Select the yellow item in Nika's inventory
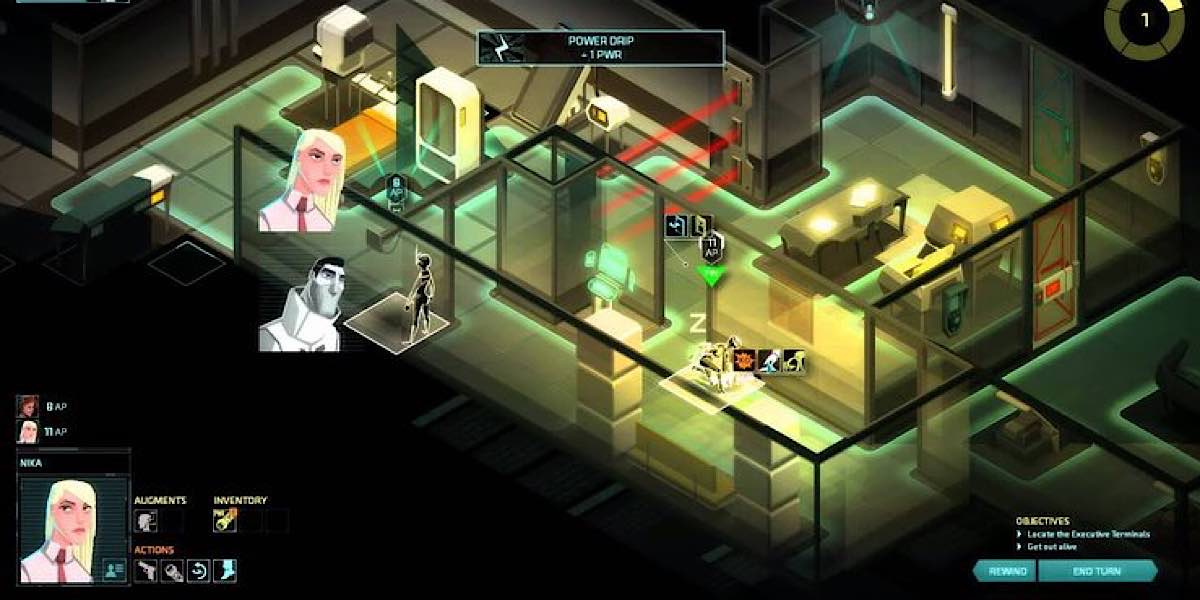This screenshot has height=600, width=1200. 225,520
